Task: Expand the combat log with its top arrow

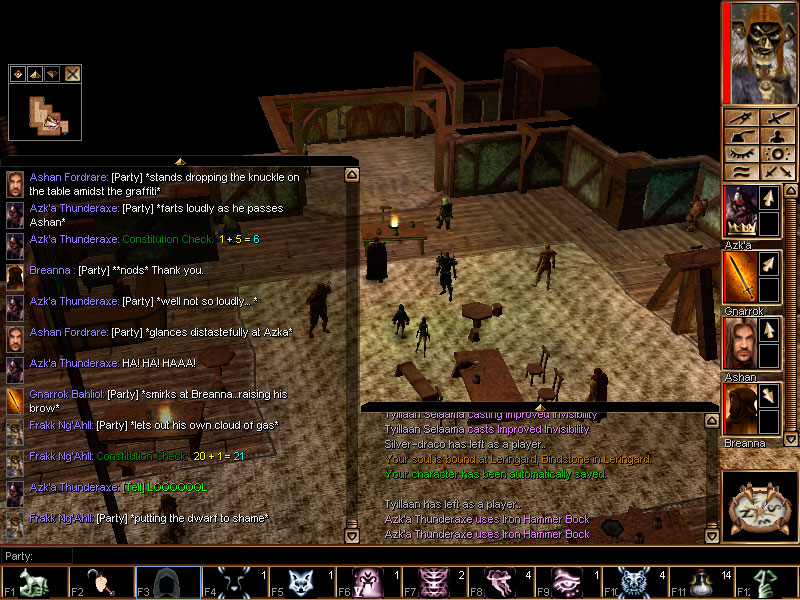Action: coord(539,407)
